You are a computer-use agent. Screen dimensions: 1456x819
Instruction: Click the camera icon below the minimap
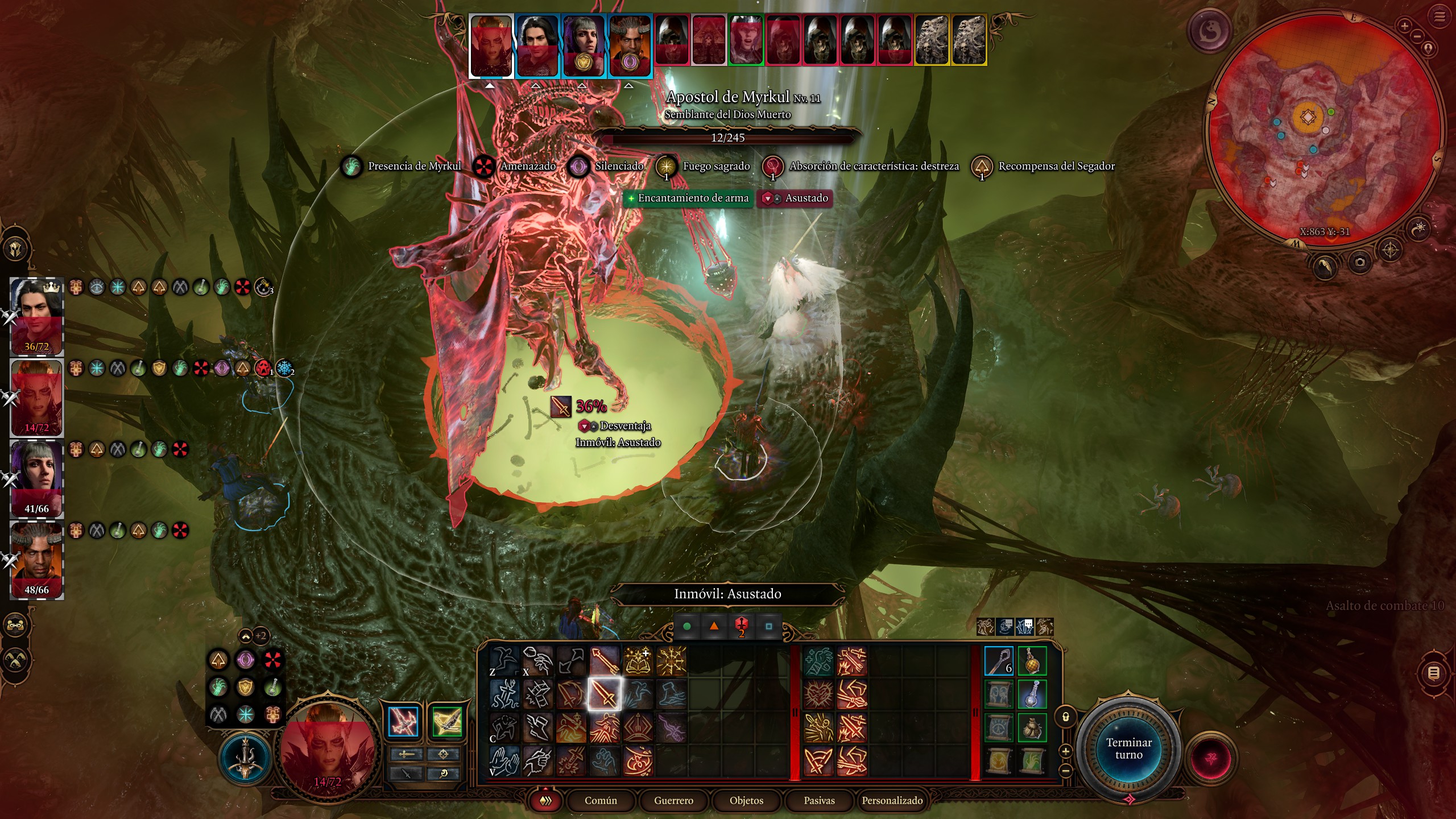[1360, 262]
